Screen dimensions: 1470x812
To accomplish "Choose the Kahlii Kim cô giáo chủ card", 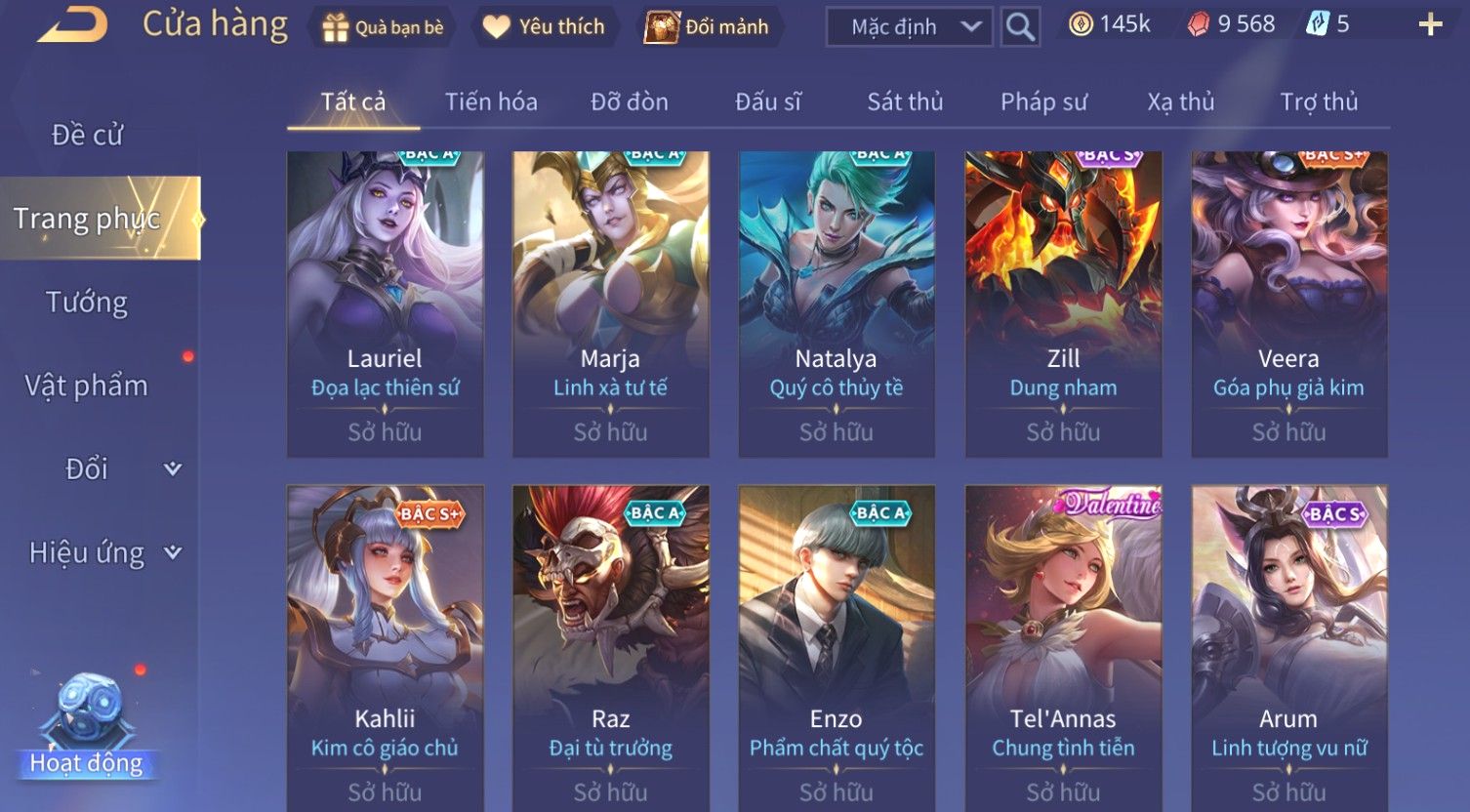I will (385, 646).
